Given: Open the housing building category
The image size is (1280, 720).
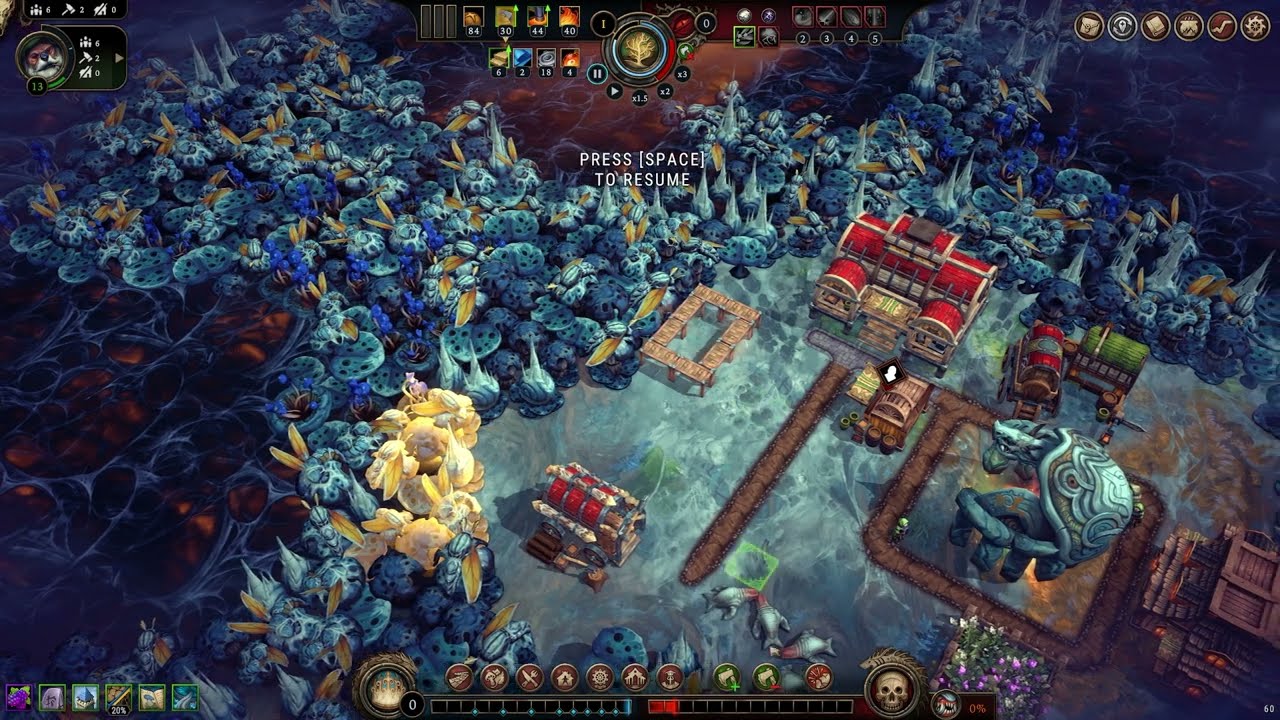Looking at the screenshot, I should coord(565,678).
